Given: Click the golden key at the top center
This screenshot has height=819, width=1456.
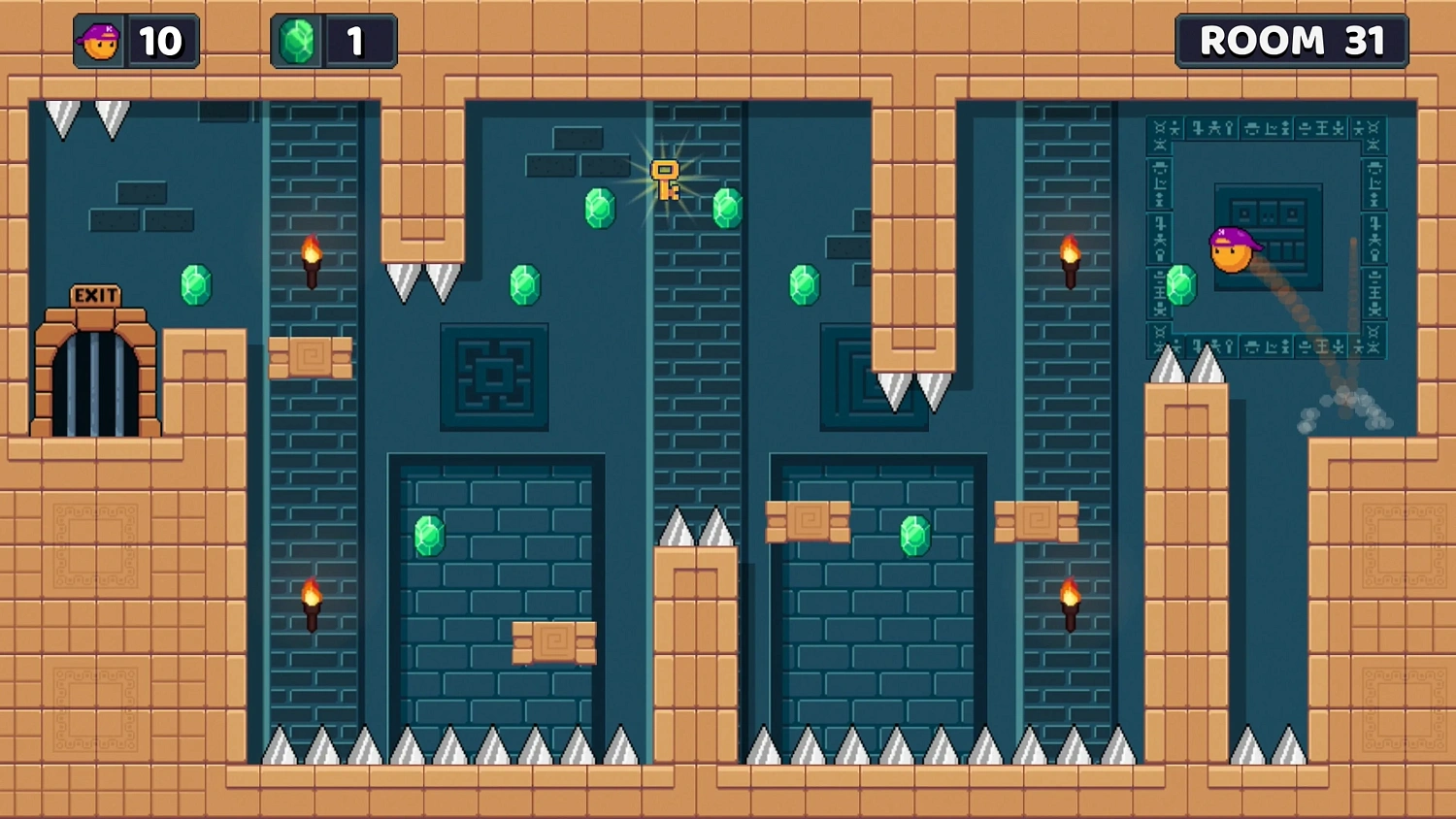Looking at the screenshot, I should click(664, 180).
